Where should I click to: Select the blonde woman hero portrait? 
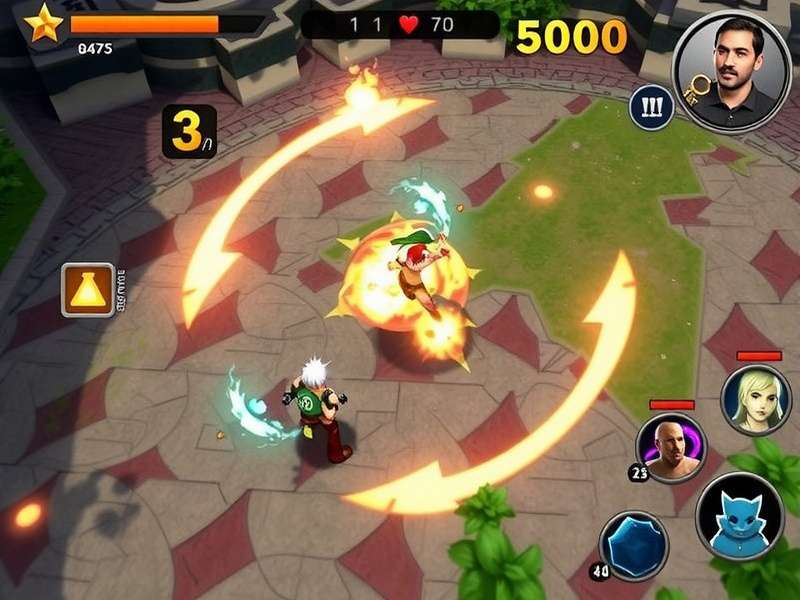coord(756,399)
